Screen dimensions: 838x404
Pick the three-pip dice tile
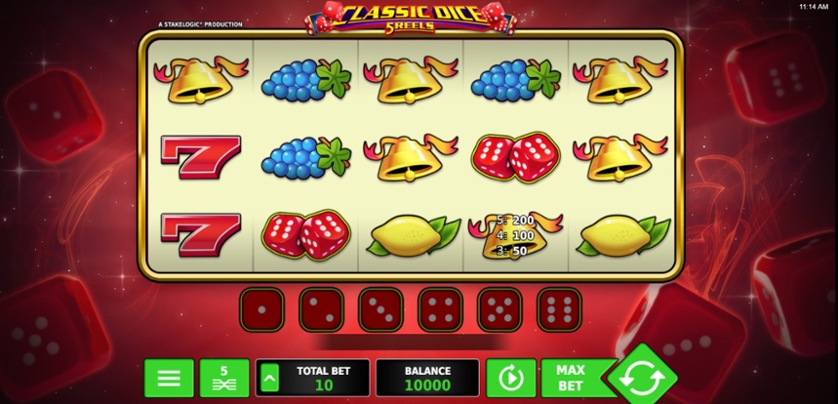coord(380,310)
